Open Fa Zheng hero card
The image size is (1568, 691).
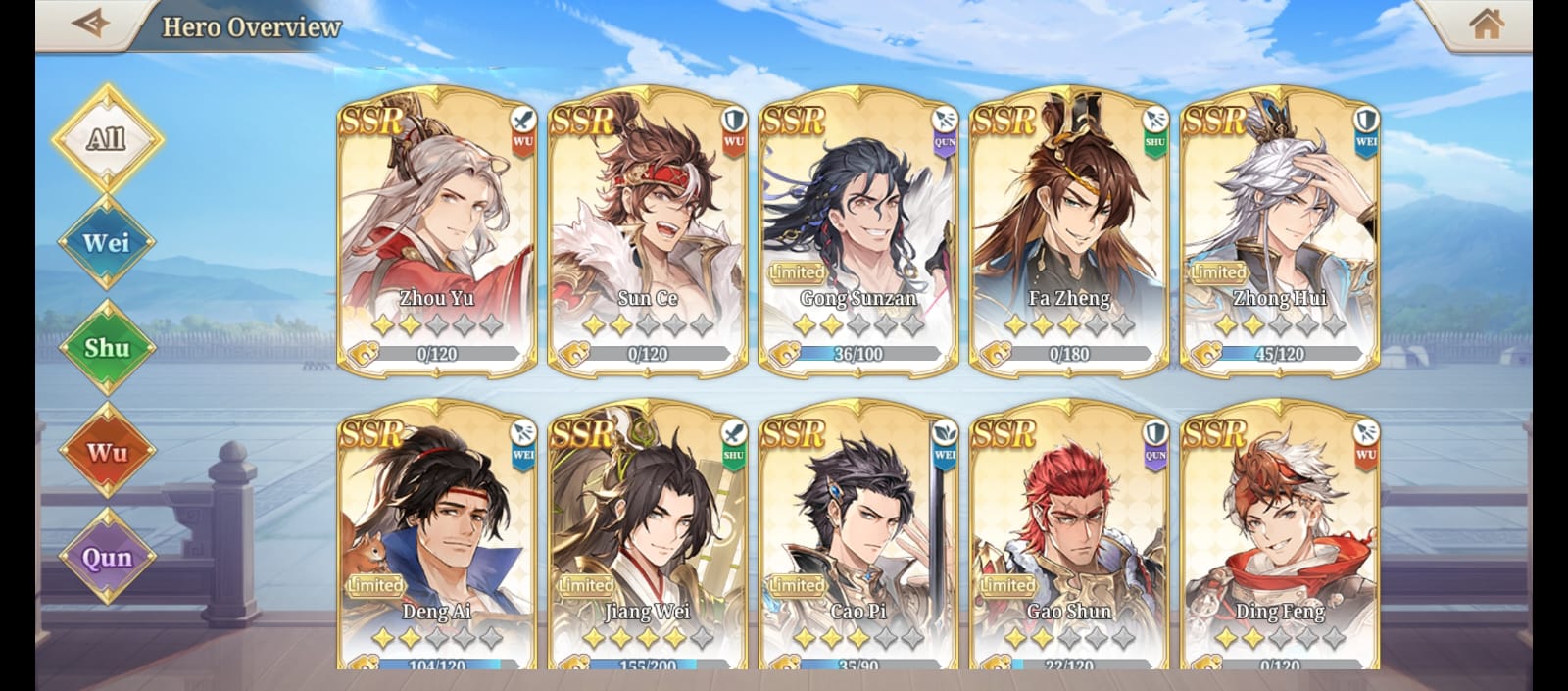1069,230
